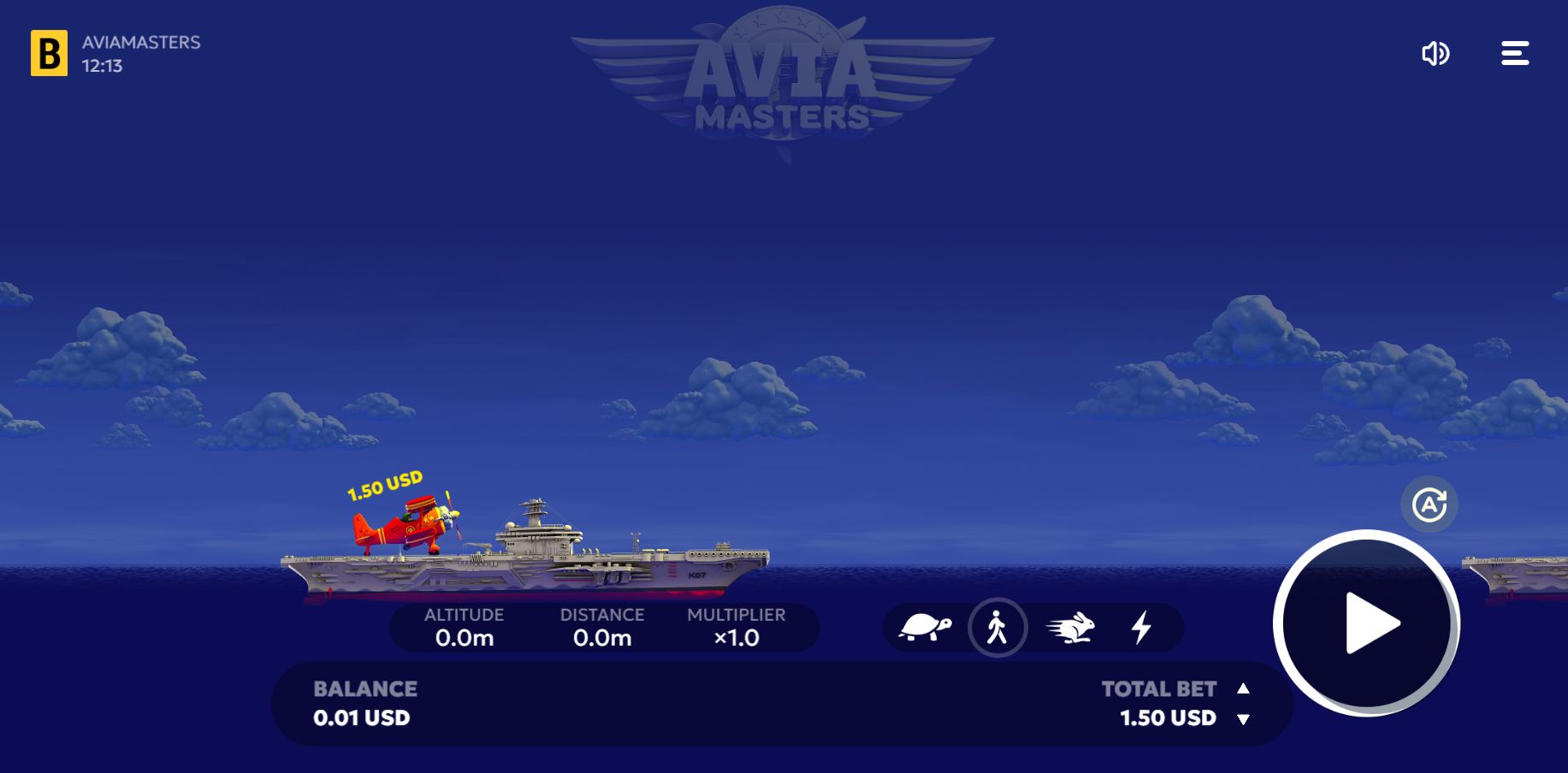Screen dimensions: 1568x773
Task: Open the menu in top right corner
Action: click(1514, 53)
